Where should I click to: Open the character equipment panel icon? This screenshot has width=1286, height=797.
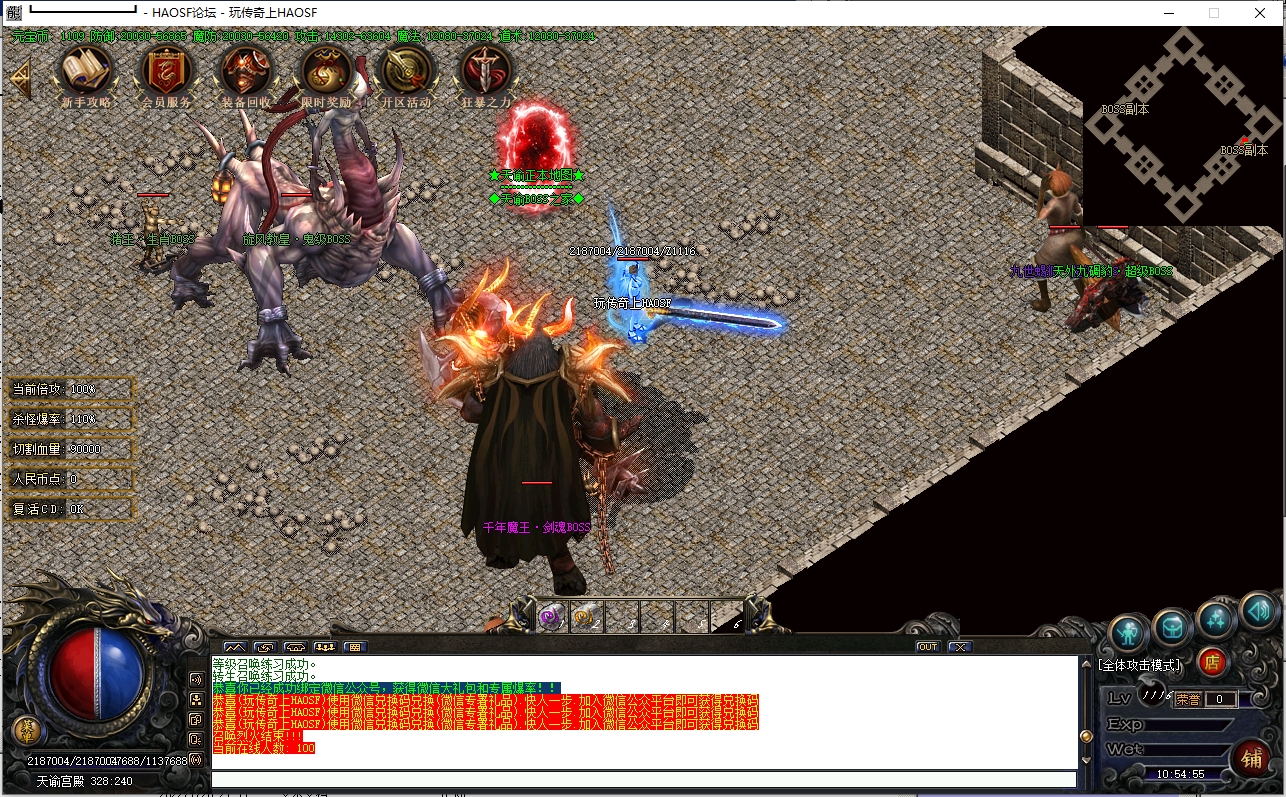point(1129,632)
